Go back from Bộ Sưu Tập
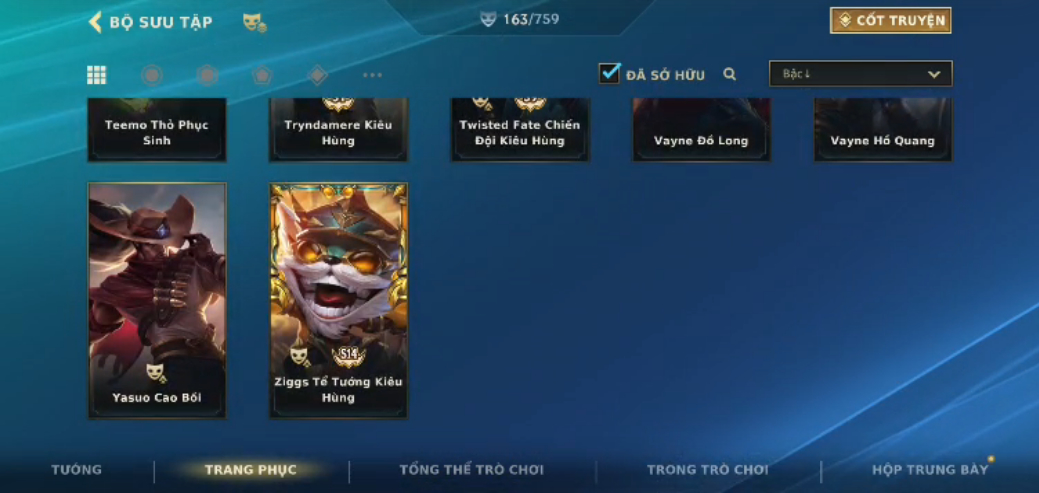1039x493 pixels. pos(96,22)
